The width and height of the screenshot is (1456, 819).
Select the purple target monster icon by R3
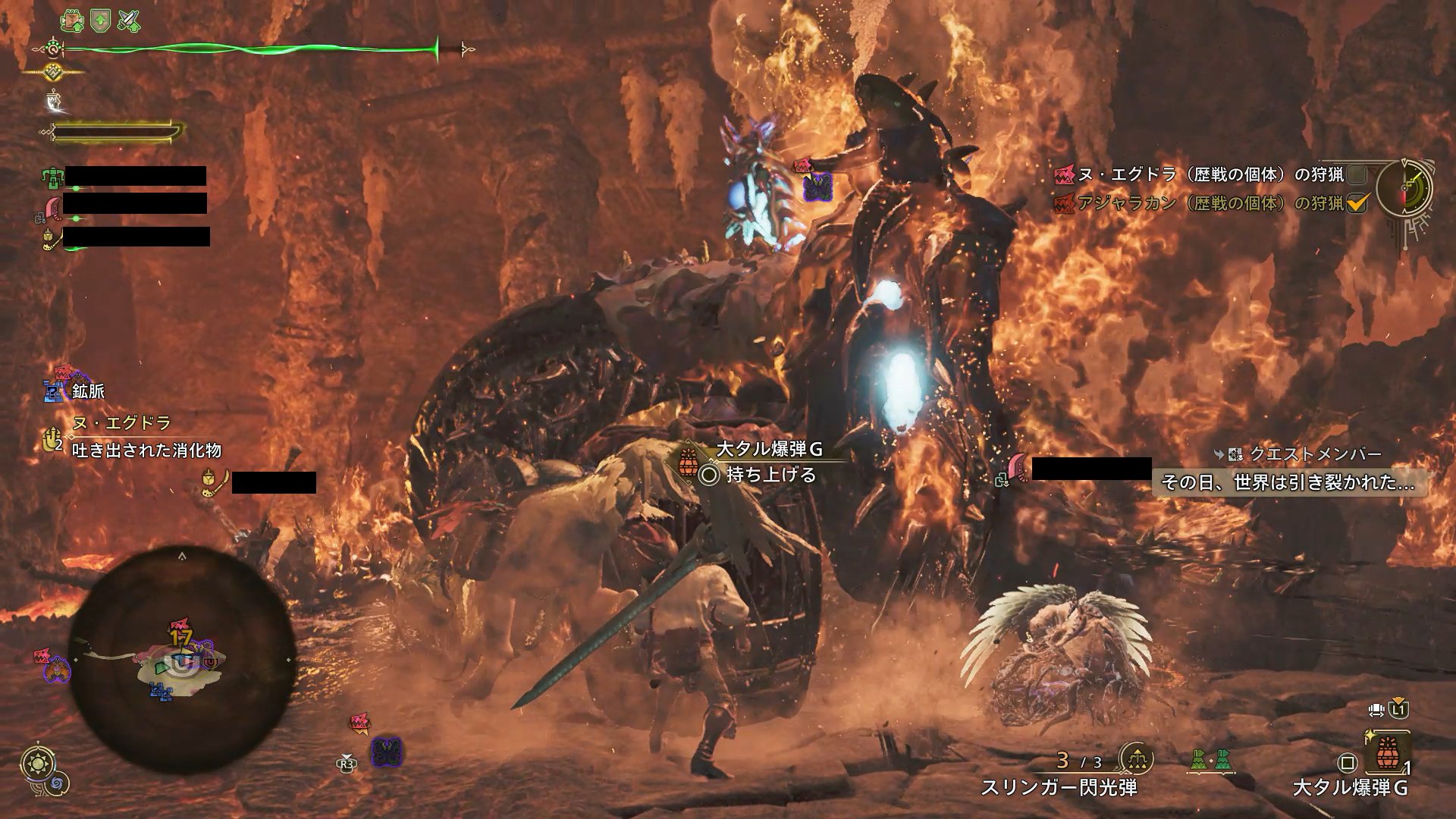(387, 752)
